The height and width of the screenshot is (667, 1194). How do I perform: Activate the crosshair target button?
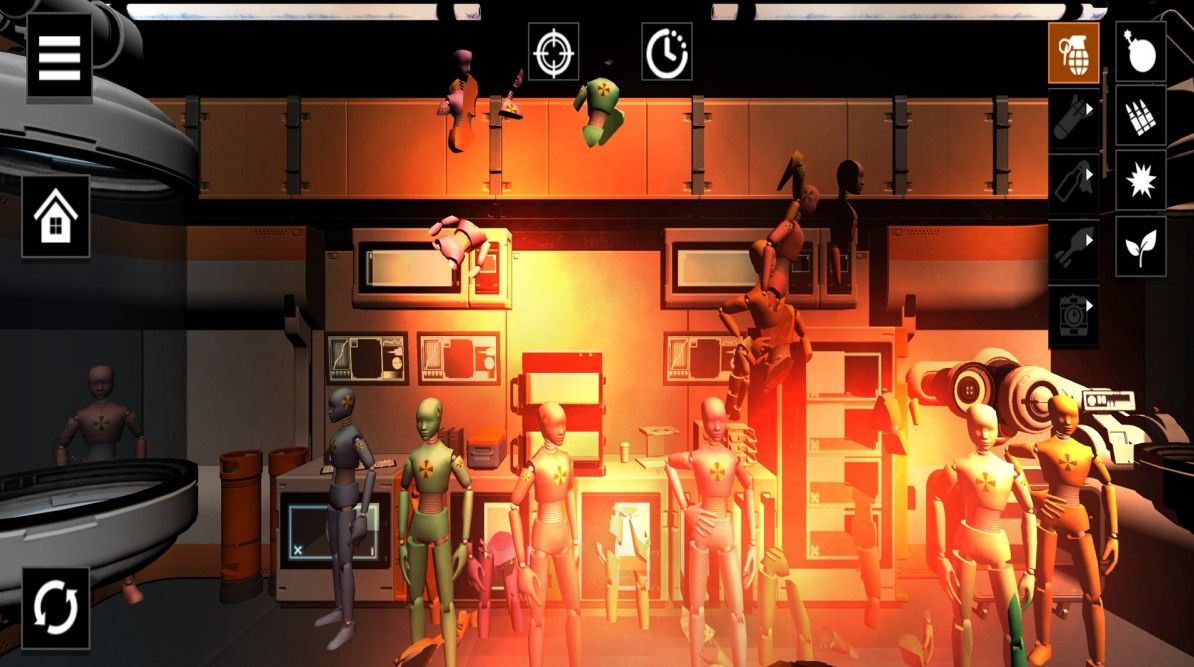click(553, 53)
